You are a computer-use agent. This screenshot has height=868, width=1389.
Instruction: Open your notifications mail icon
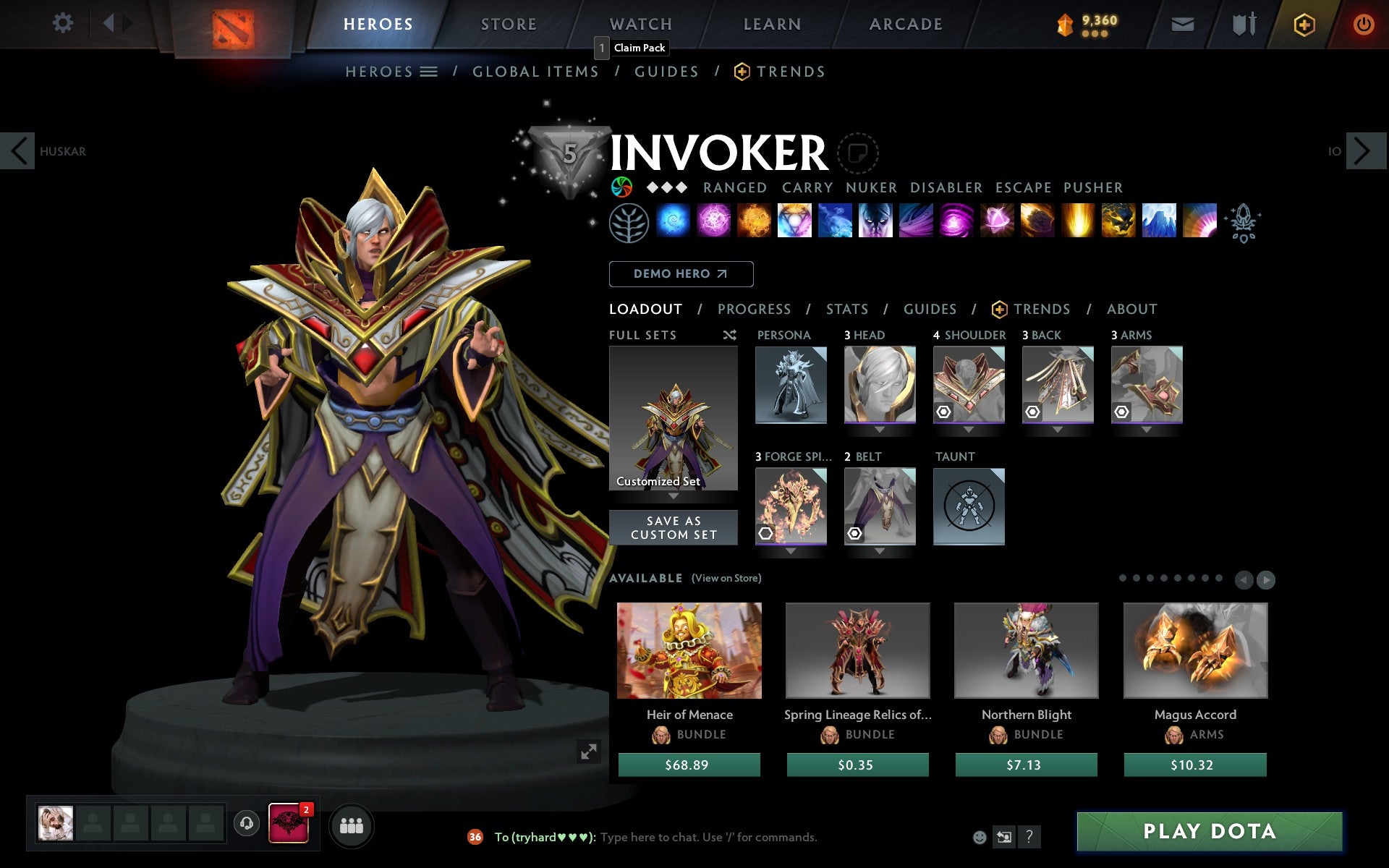coord(1182,23)
